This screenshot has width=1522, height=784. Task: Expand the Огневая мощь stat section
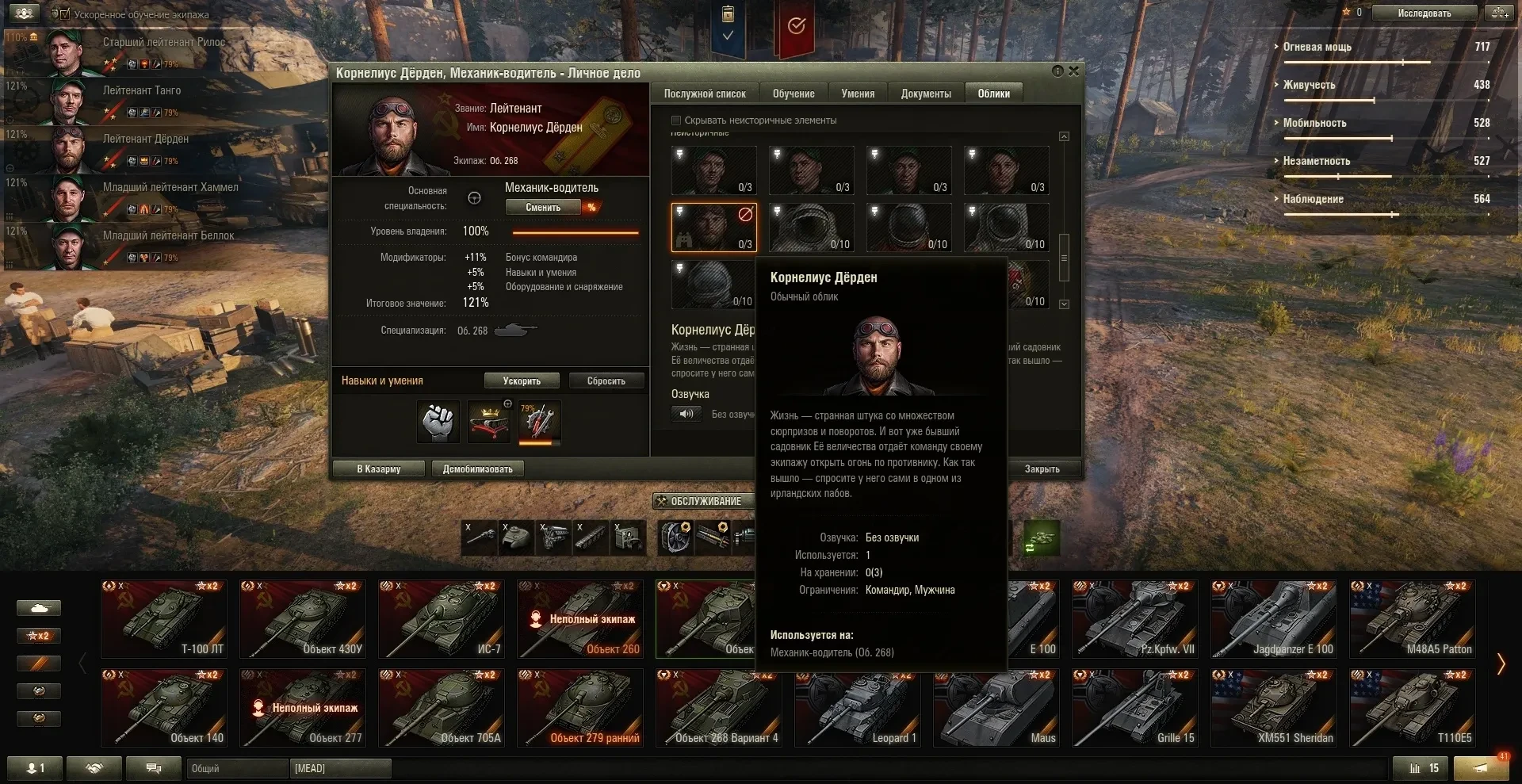[1317, 47]
